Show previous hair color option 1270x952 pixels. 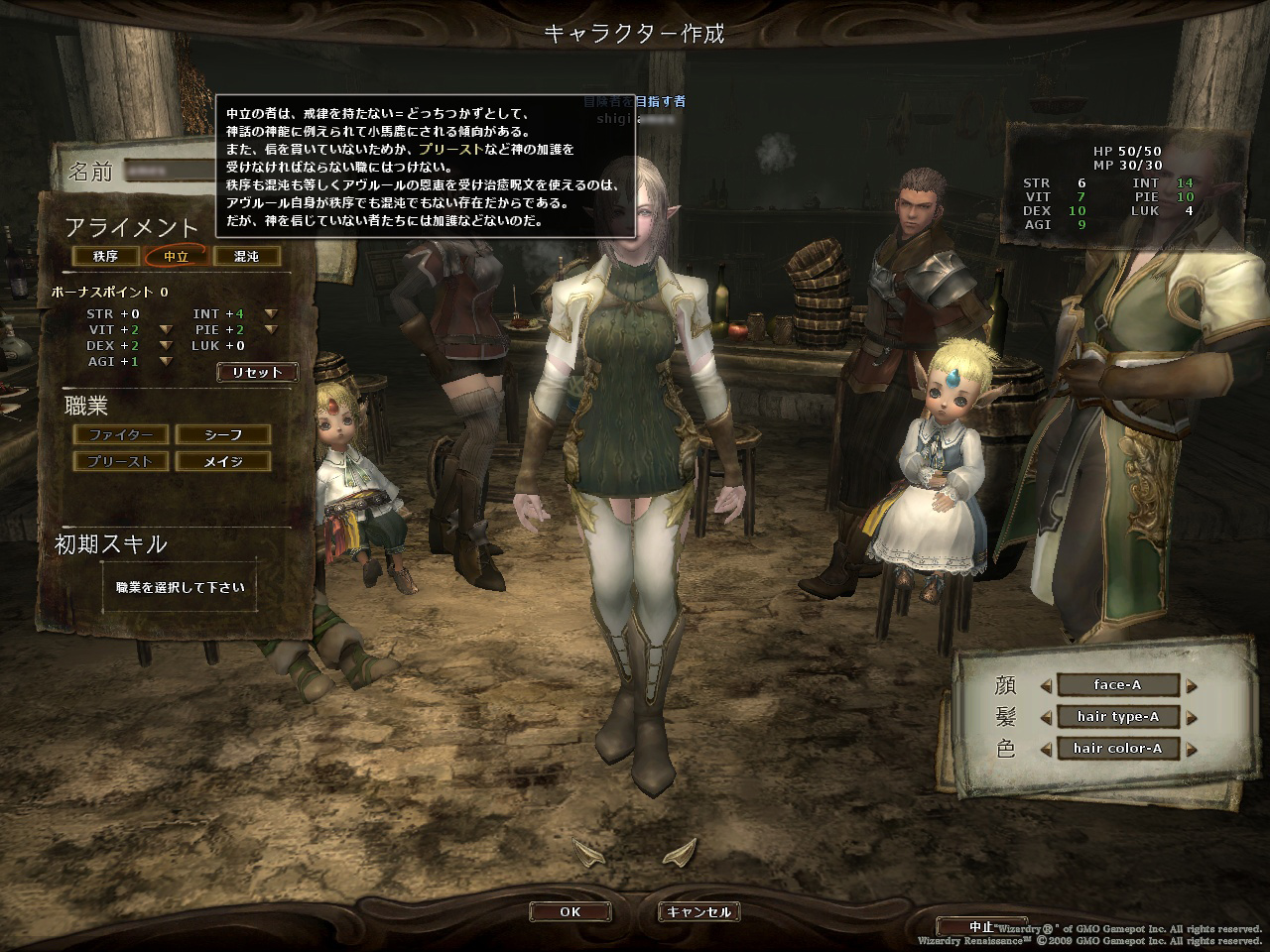click(1045, 749)
